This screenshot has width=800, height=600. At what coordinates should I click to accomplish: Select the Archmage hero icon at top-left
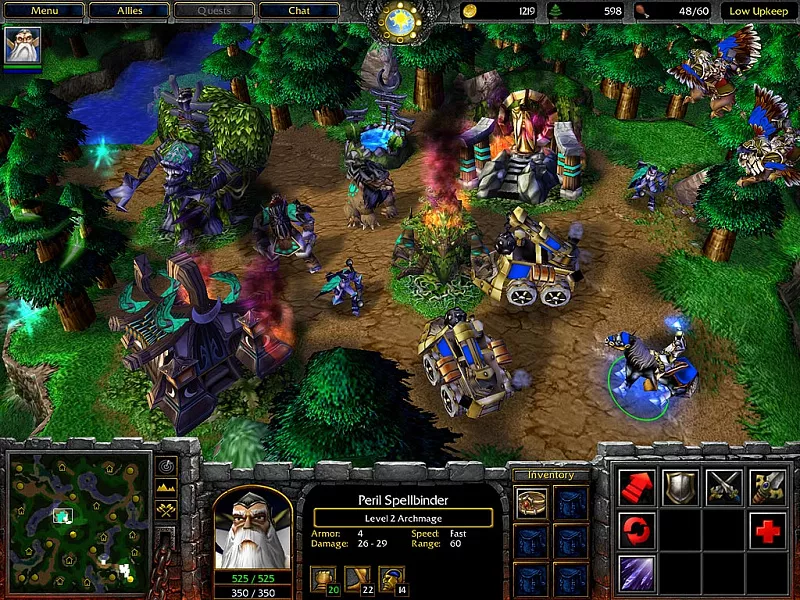pyautogui.click(x=22, y=45)
